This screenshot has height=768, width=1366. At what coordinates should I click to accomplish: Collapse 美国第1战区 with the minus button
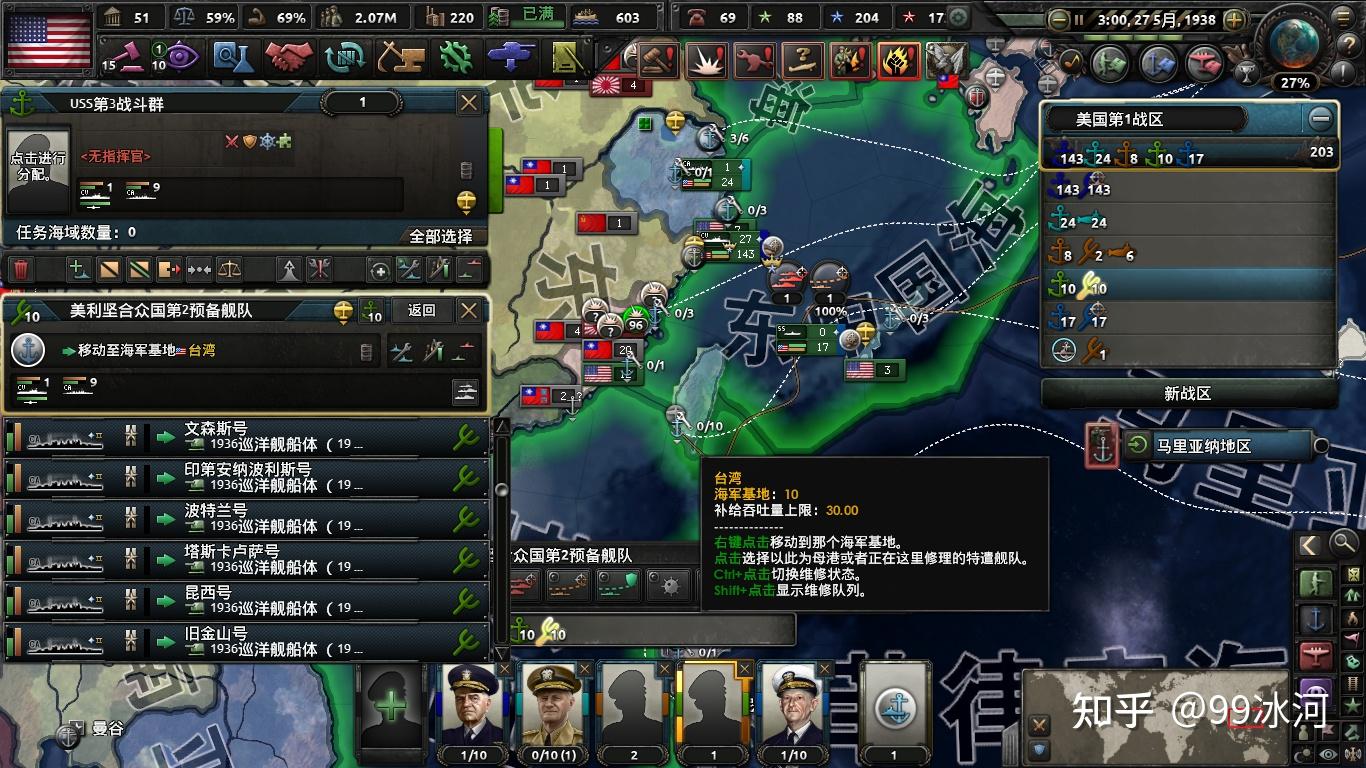point(1322,118)
